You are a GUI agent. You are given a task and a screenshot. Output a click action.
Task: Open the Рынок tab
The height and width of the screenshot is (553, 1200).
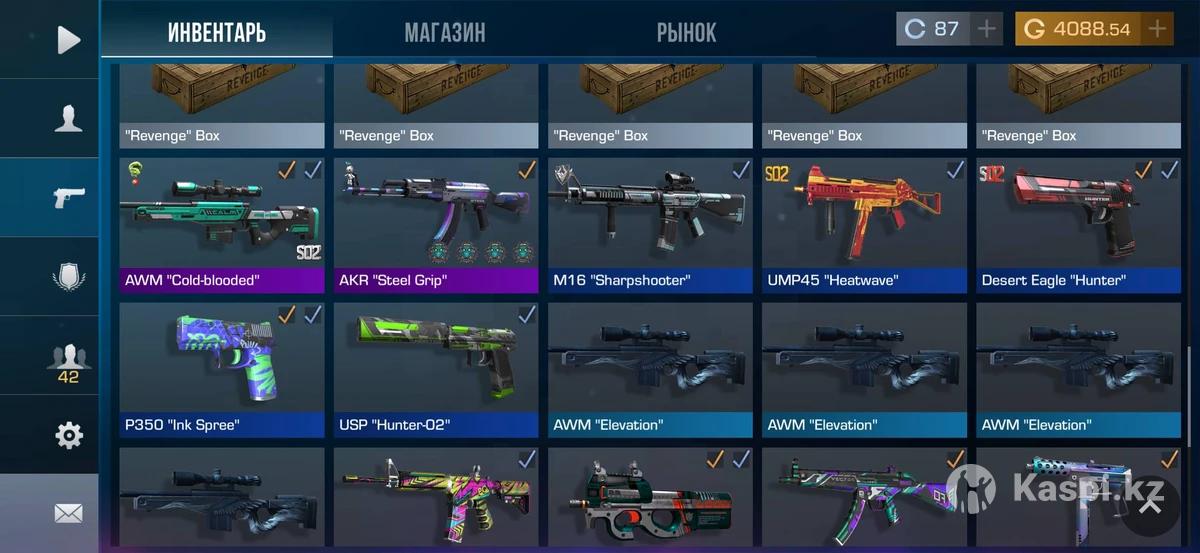coord(686,32)
